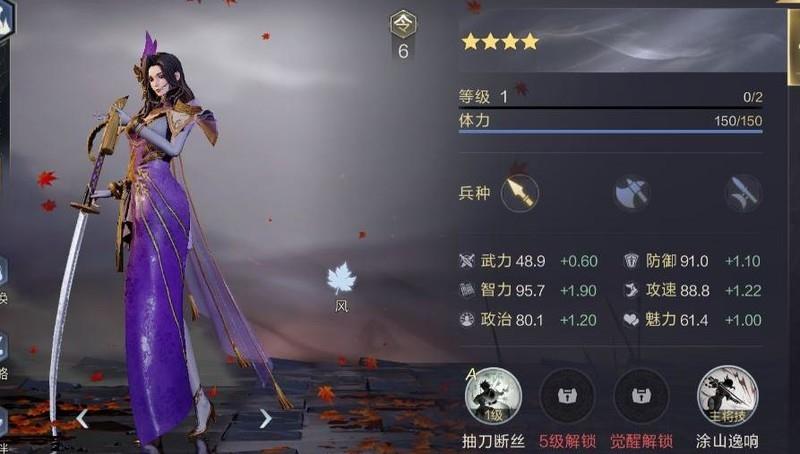800x454 pixels.
Task: Choose the spear troop type icon
Action: pos(519,192)
